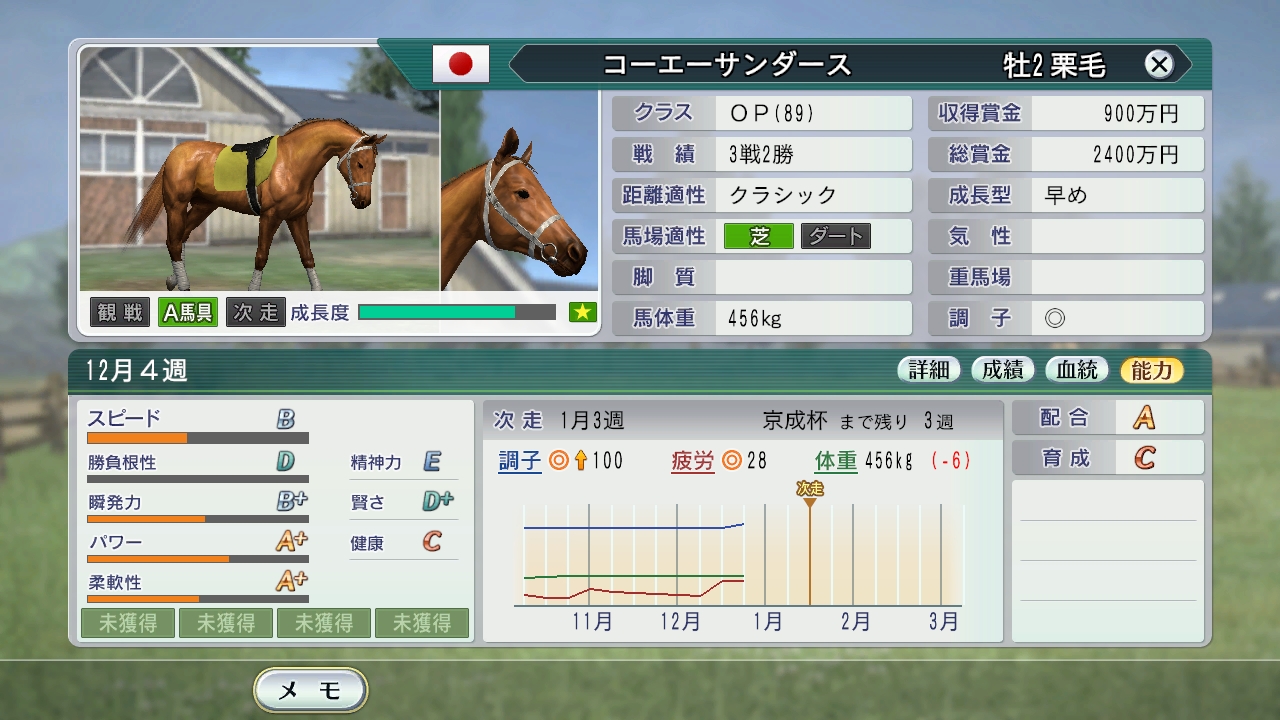Image resolution: width=1280 pixels, height=720 pixels.
Task: Expand the 調子 condition details
Action: pyautogui.click(x=518, y=461)
